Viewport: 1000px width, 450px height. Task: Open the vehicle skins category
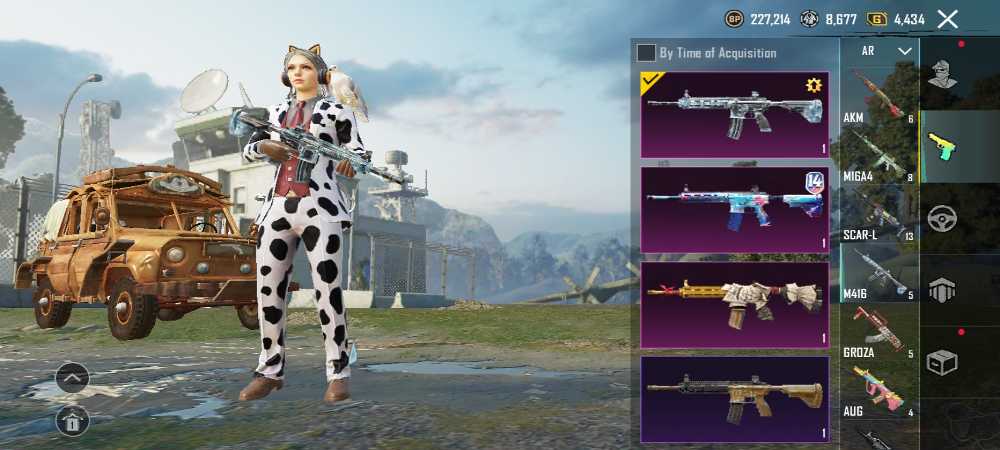[x=941, y=217]
